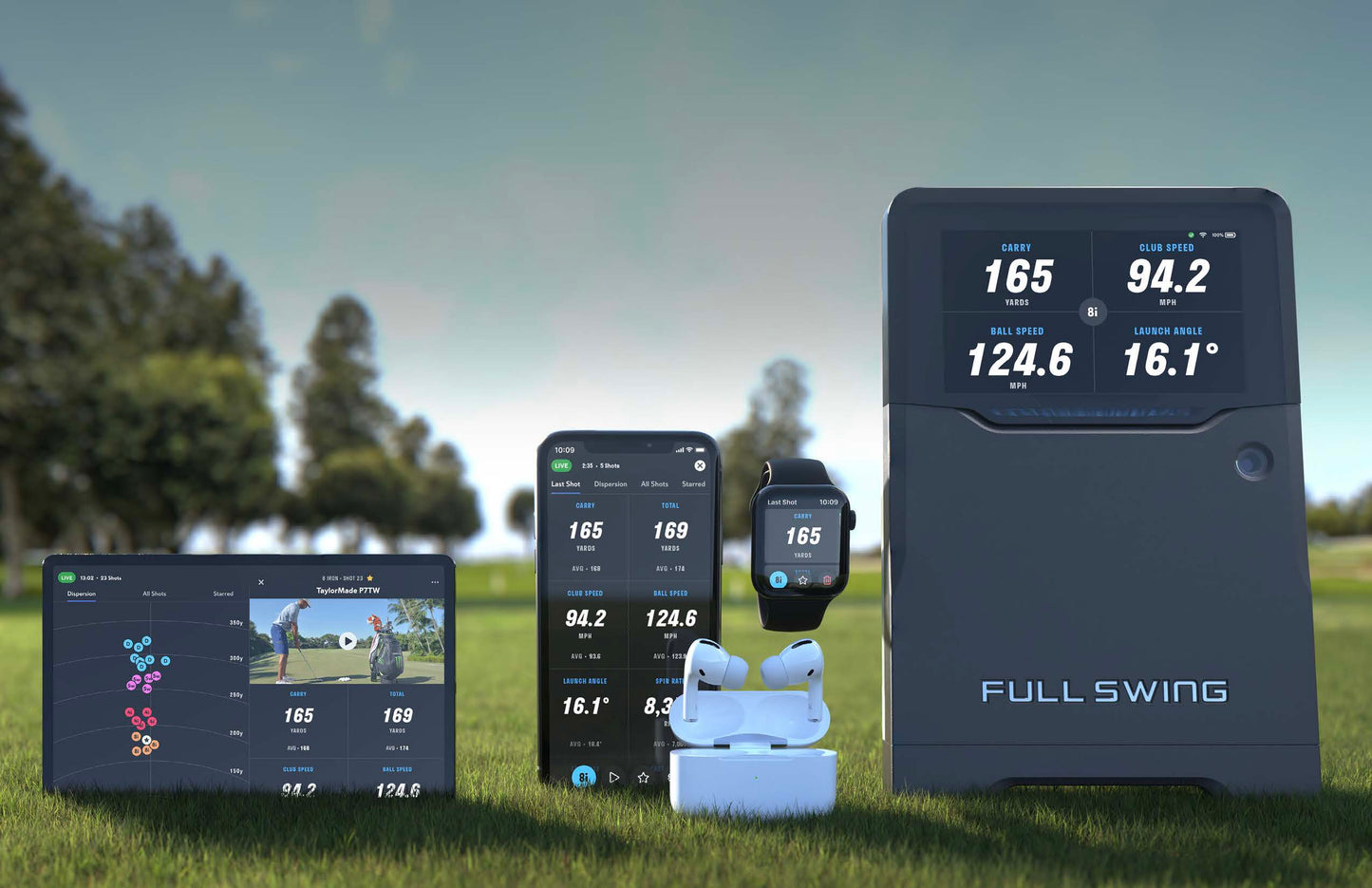Close the TaylorMade P7TW shot card with the X

point(261,582)
